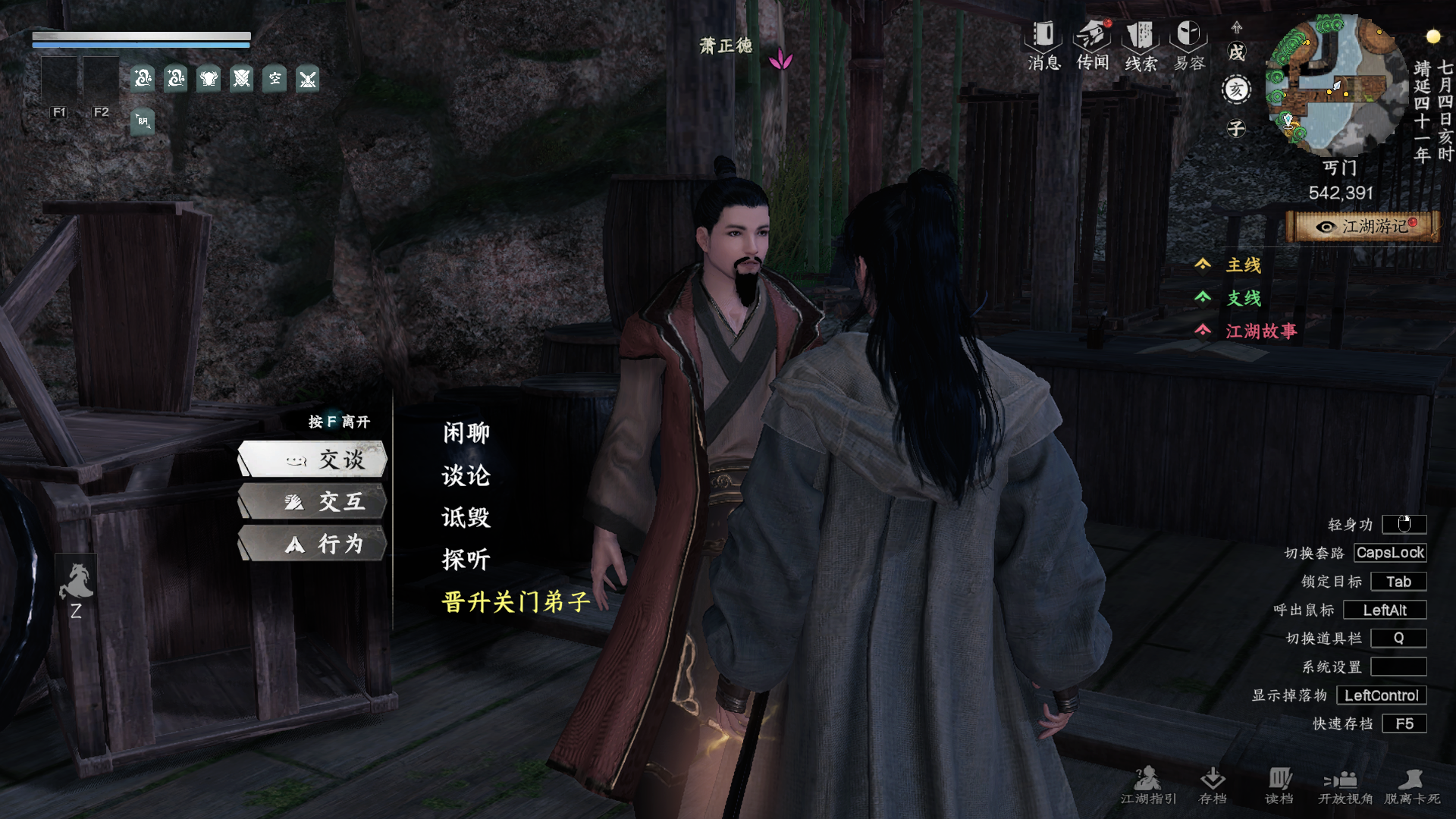
Task: Open the 行为 behavior tab
Action: pyautogui.click(x=313, y=544)
